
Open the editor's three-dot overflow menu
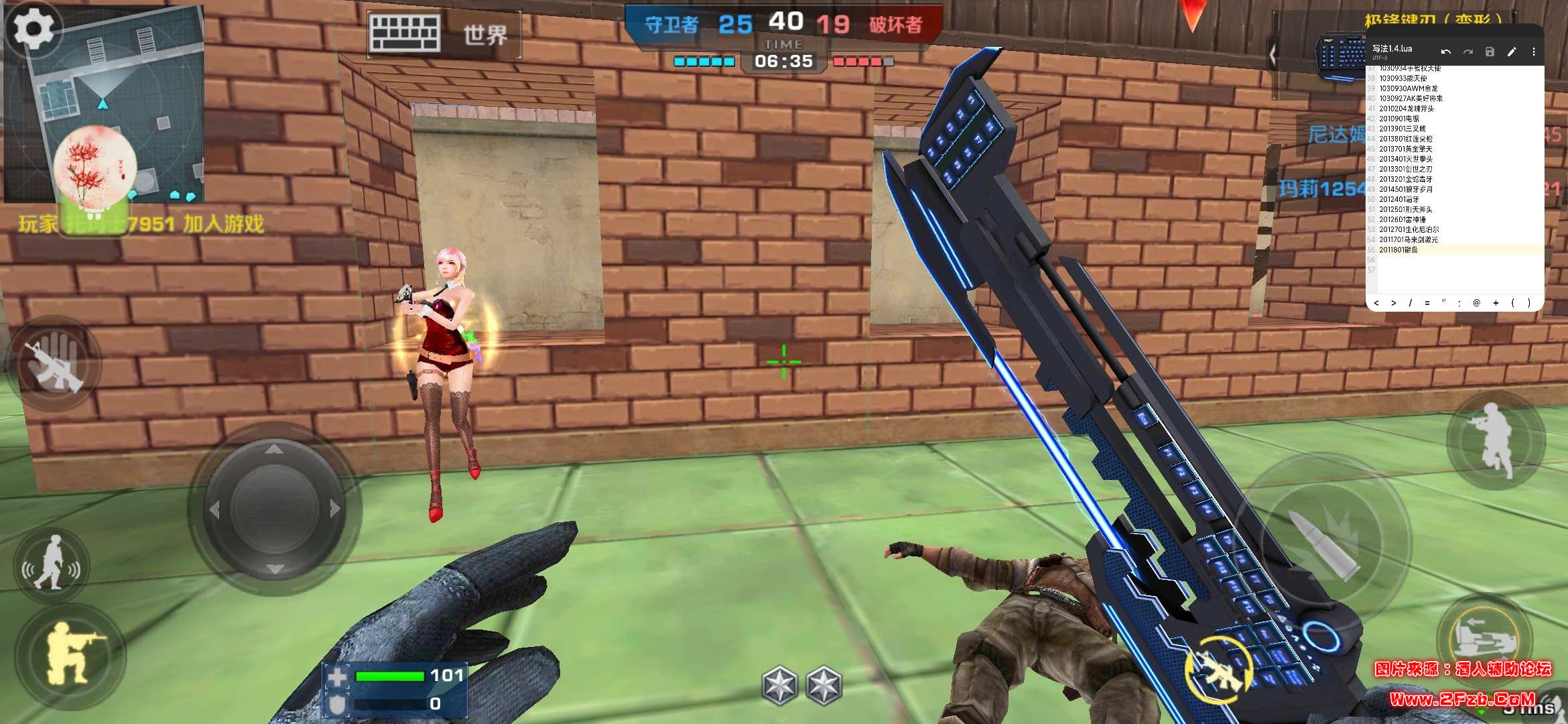[1536, 52]
